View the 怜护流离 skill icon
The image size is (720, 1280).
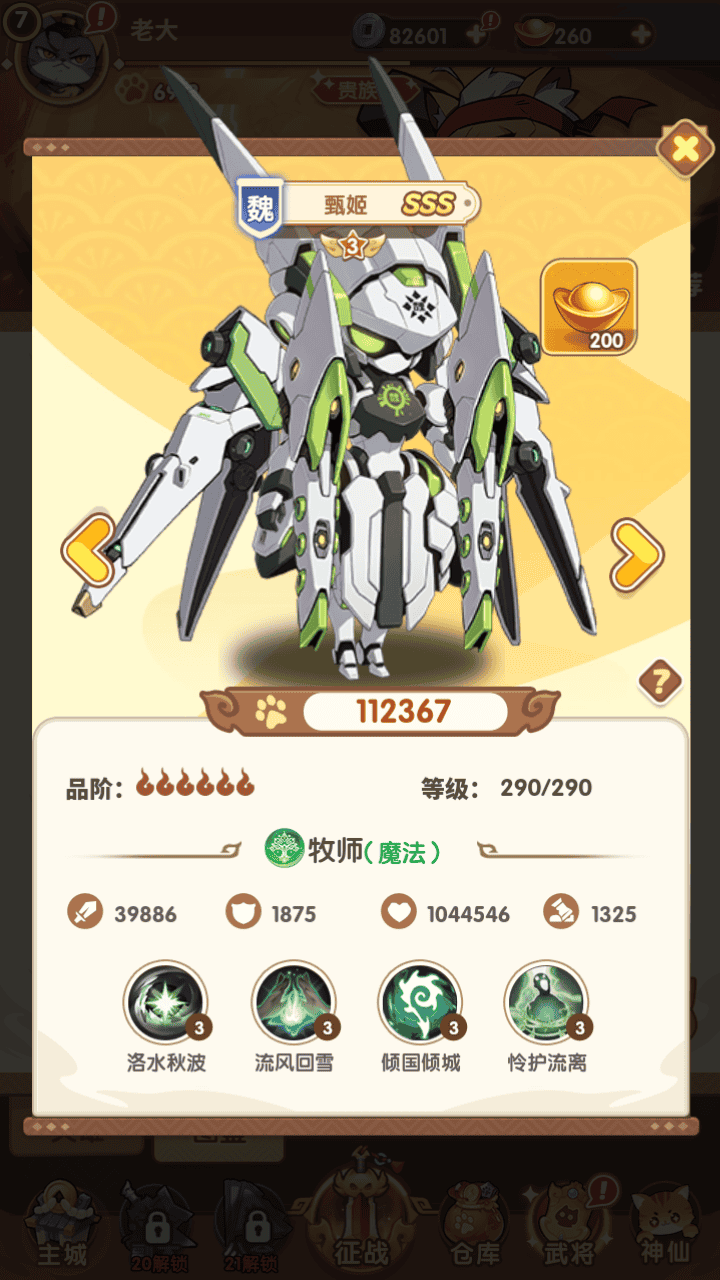coord(547,1002)
